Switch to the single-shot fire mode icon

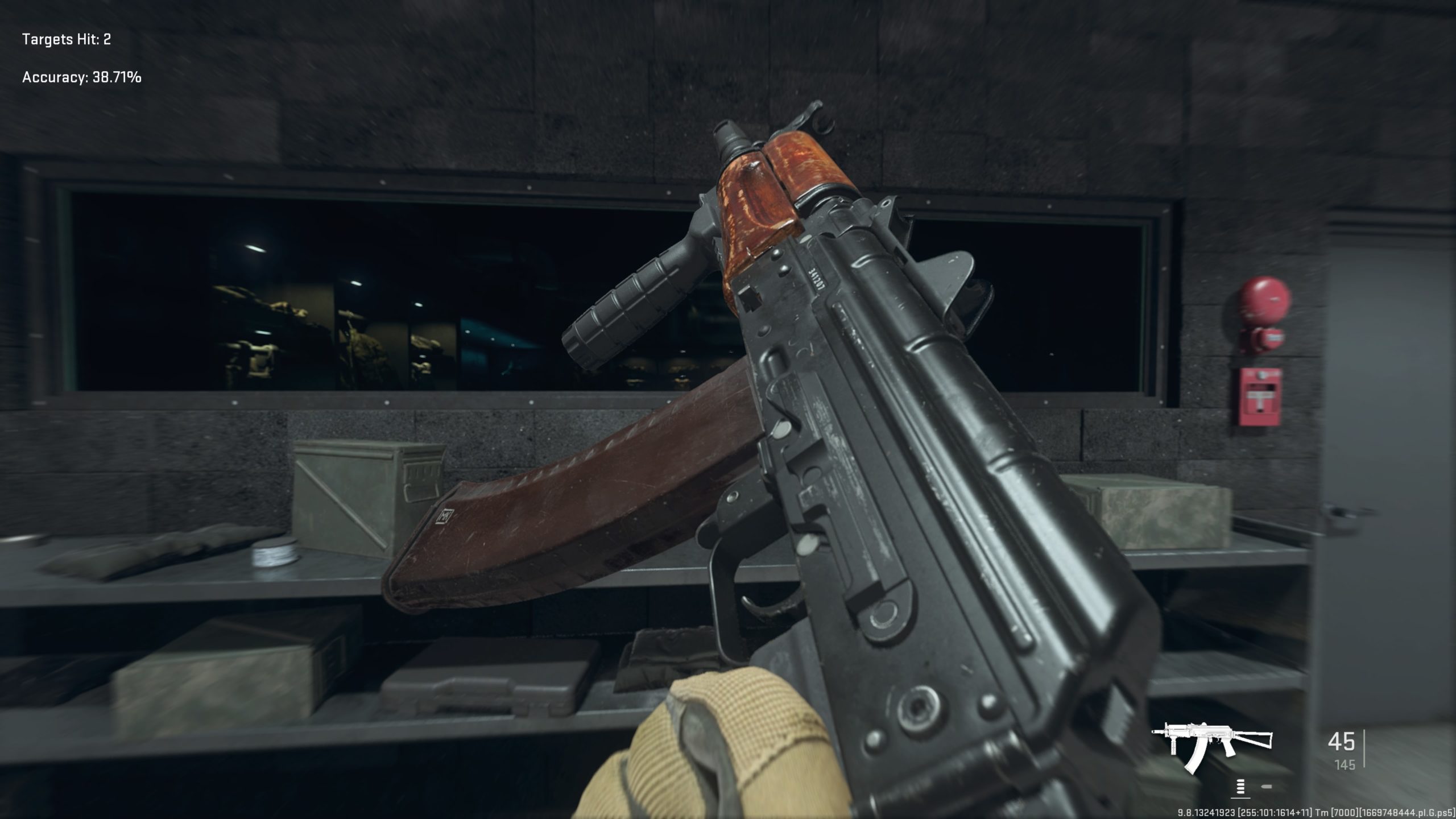pyautogui.click(x=1267, y=787)
